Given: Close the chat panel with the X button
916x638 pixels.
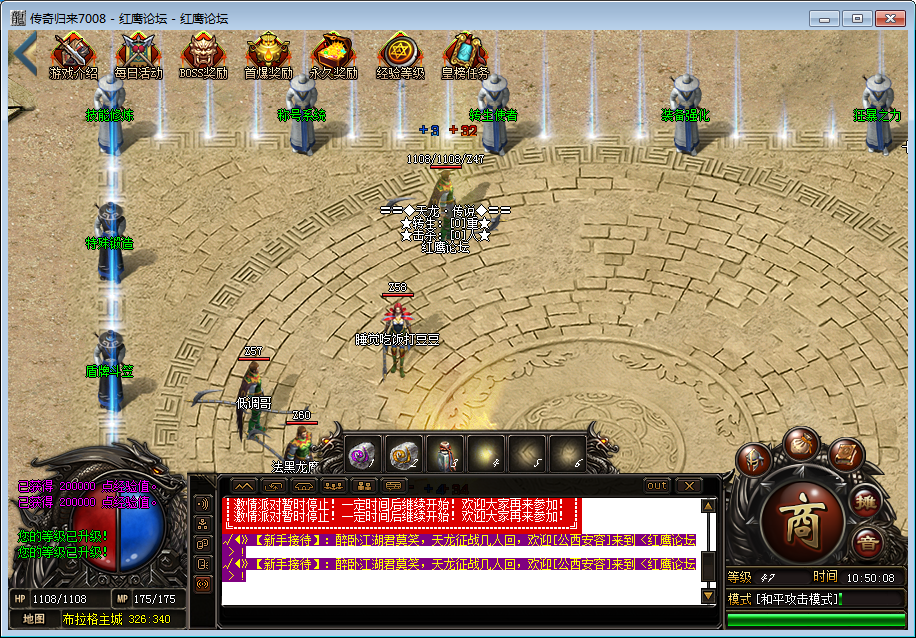Looking at the screenshot, I should (687, 486).
